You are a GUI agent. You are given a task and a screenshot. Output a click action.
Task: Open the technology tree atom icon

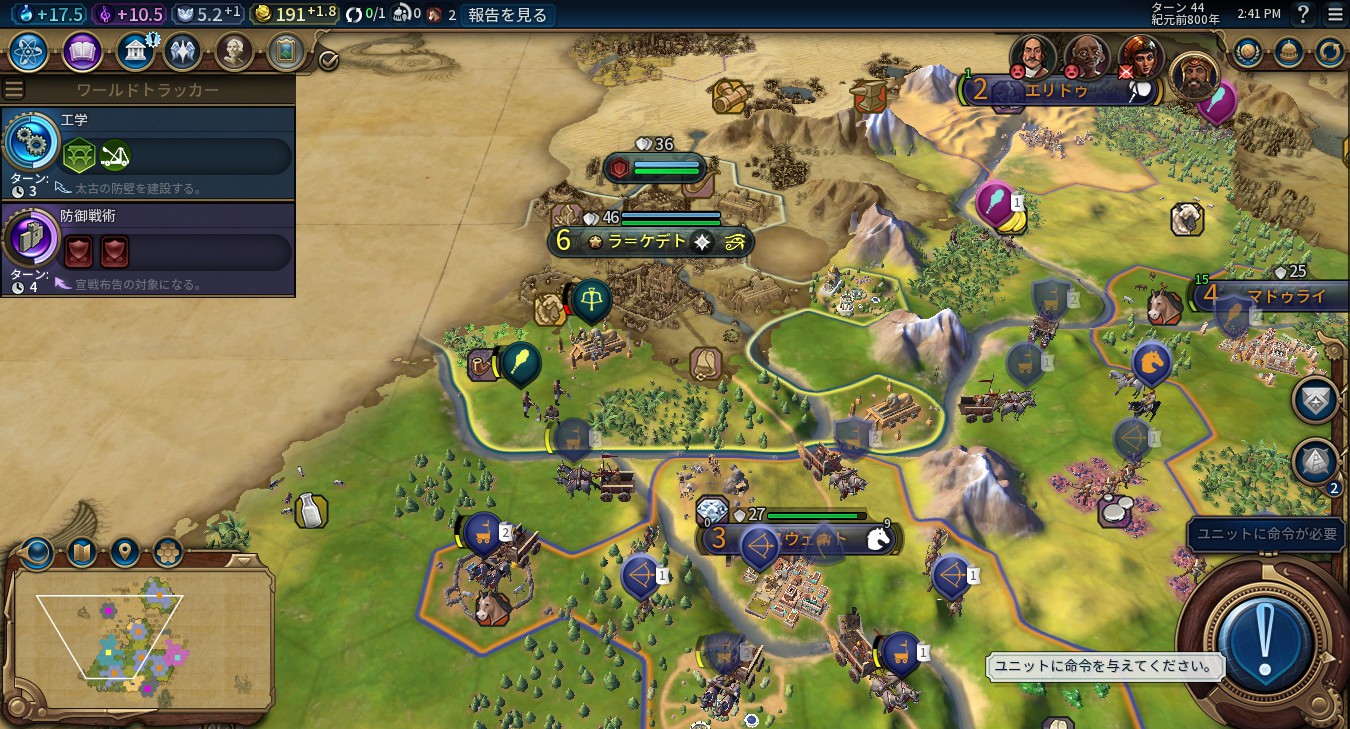29,52
